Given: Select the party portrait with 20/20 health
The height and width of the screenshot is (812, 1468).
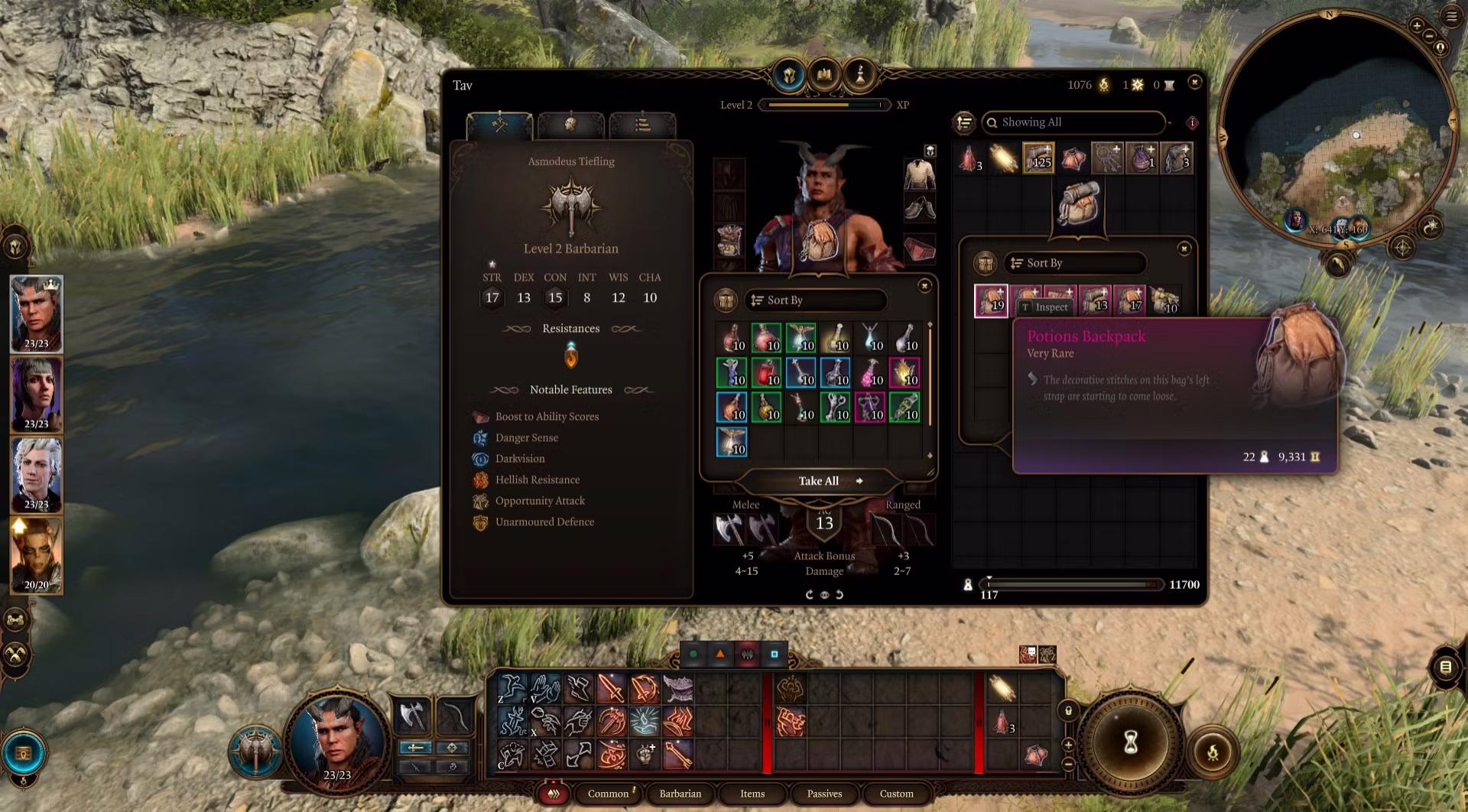Looking at the screenshot, I should coord(36,556).
